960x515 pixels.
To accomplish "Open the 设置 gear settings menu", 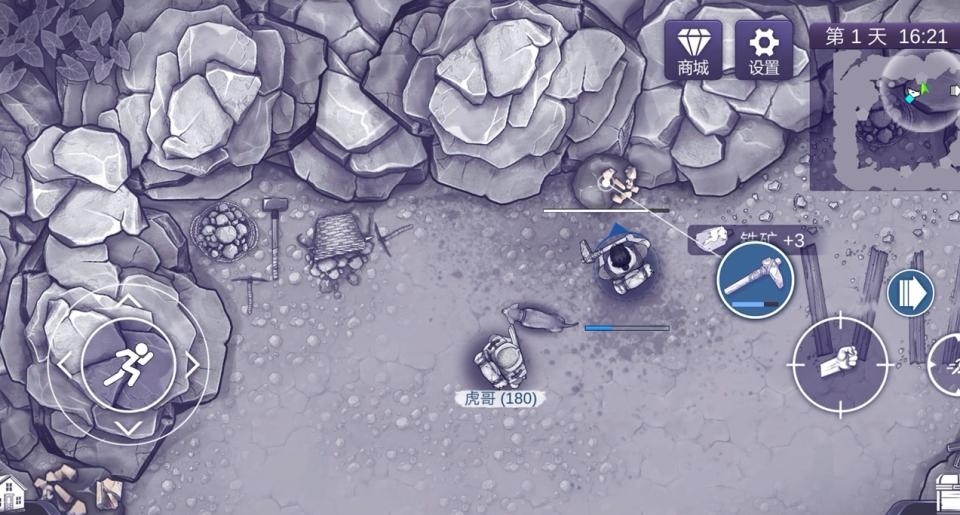I will [763, 50].
